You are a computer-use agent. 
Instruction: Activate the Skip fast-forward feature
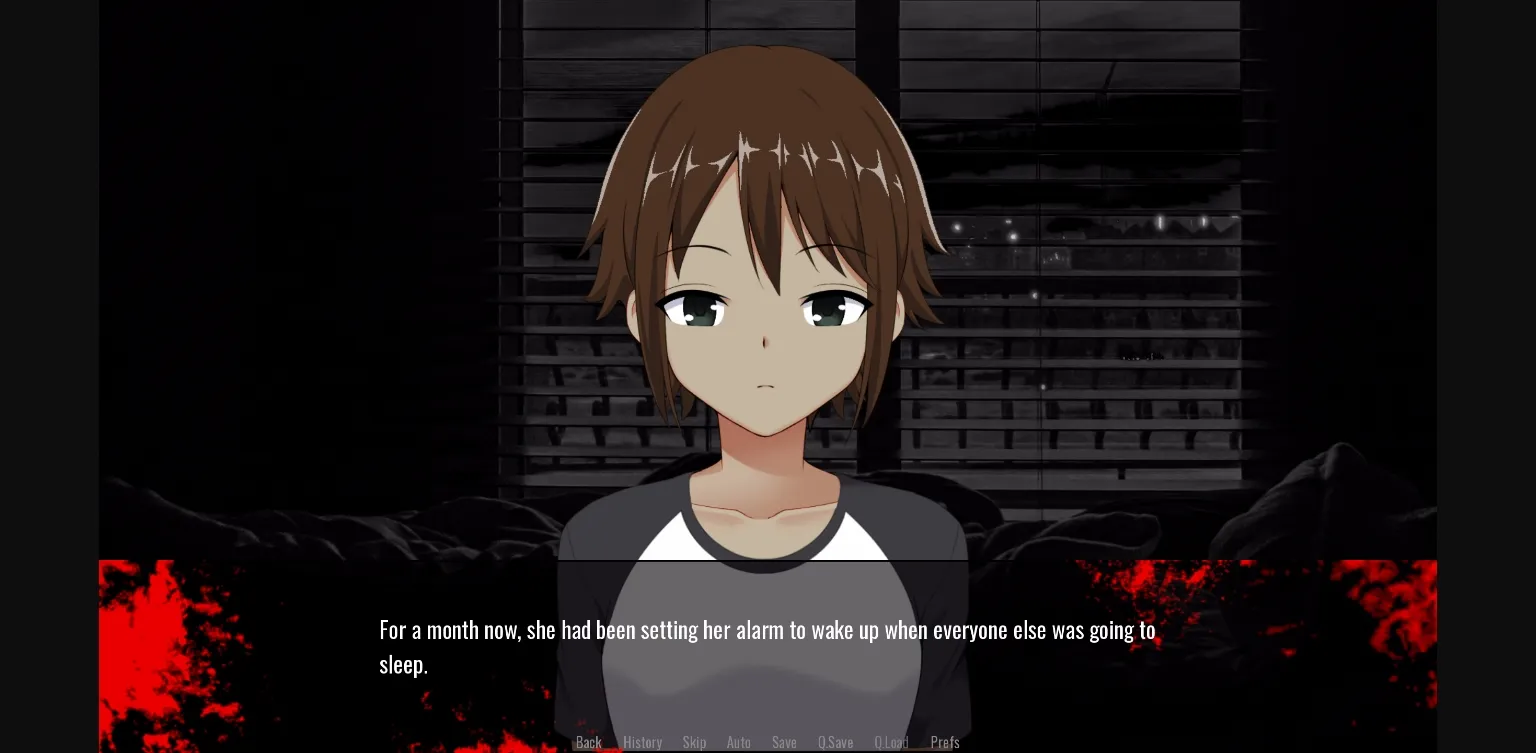(x=695, y=742)
